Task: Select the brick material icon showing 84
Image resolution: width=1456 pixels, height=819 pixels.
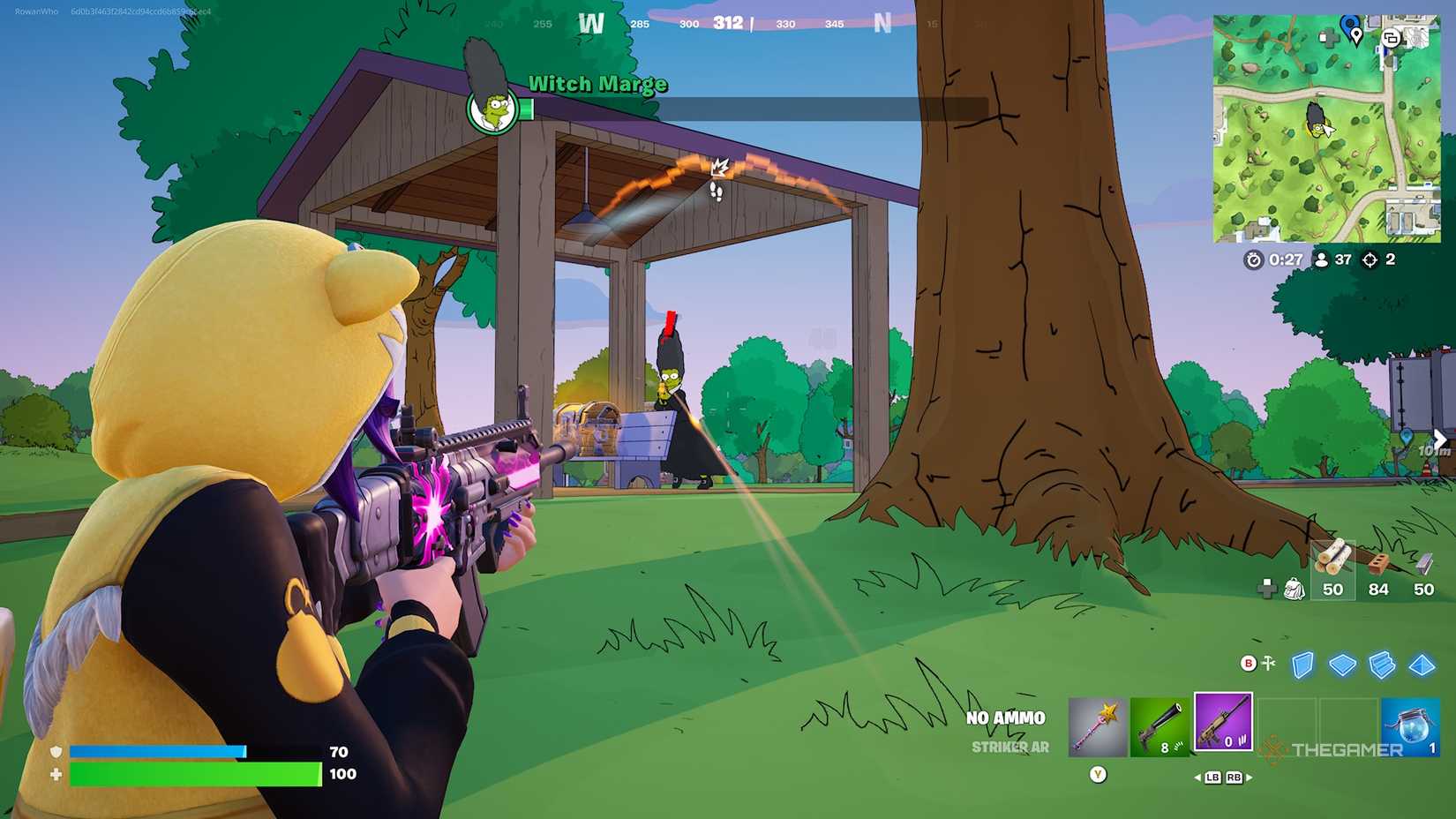Action: (x=1379, y=562)
